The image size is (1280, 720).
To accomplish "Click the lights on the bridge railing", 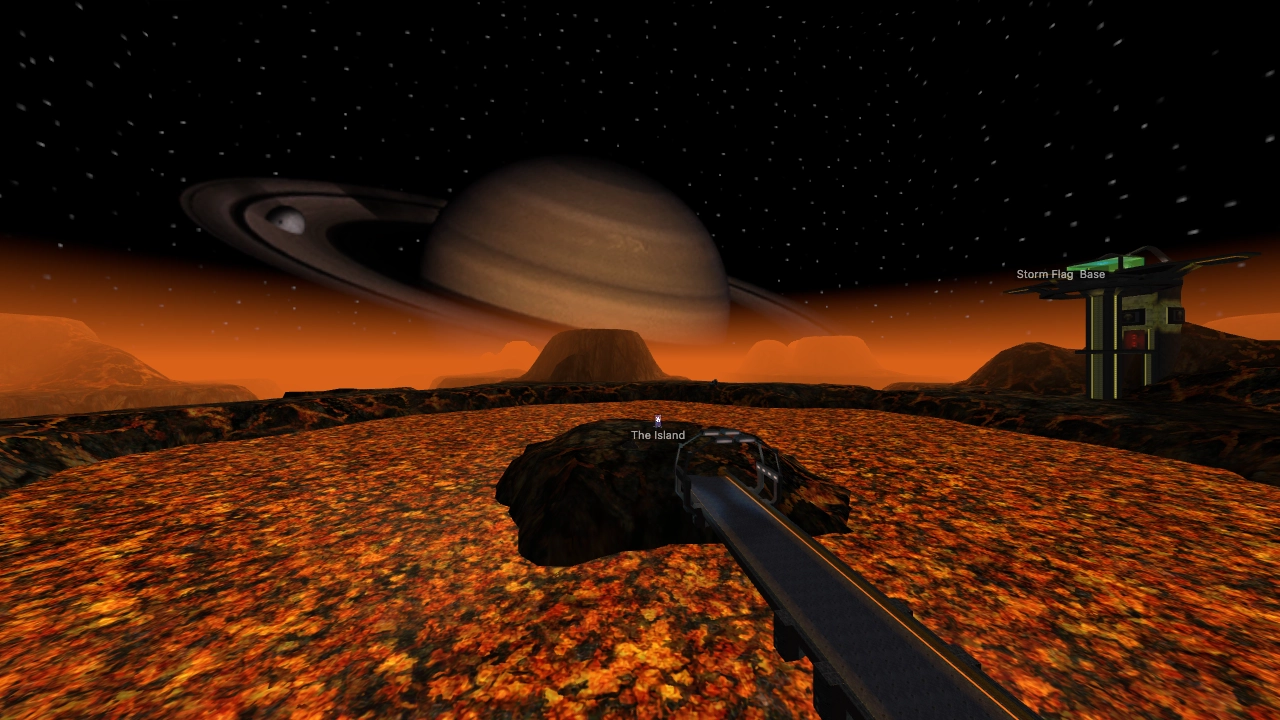I will 727,436.
